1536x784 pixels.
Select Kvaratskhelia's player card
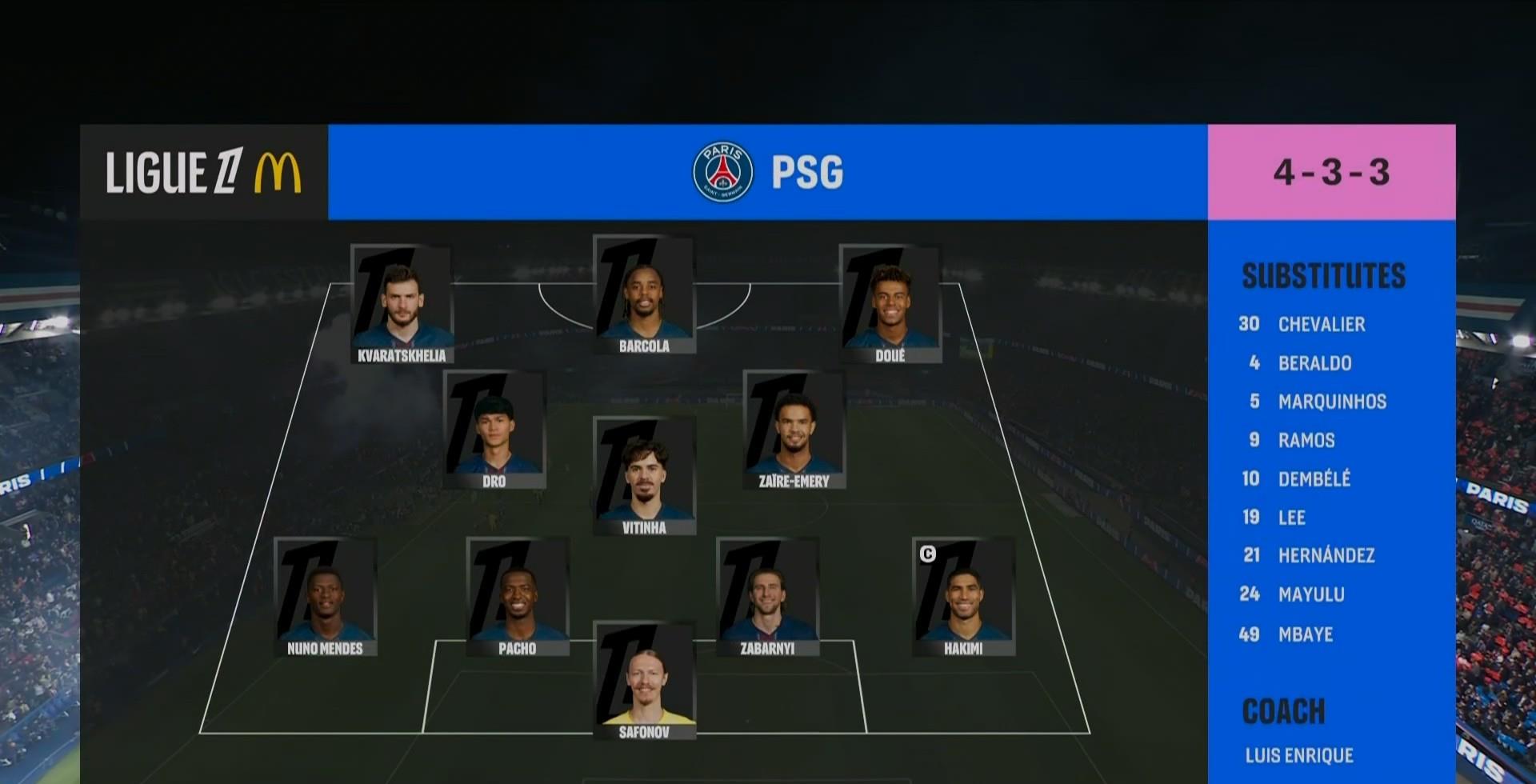(x=402, y=305)
